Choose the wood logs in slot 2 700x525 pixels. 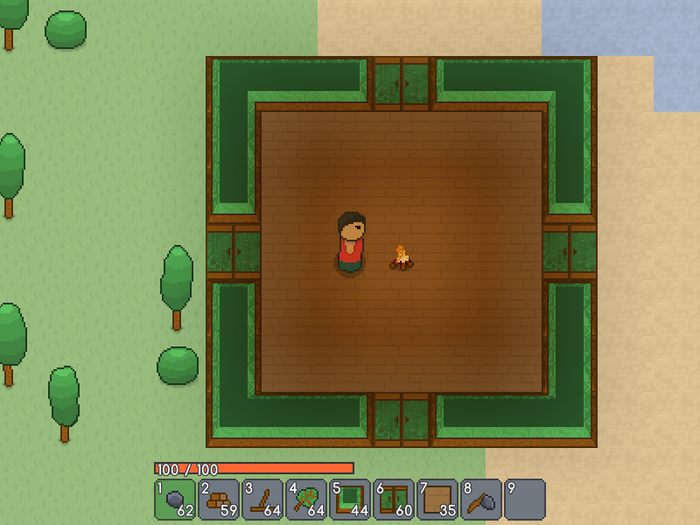pyautogui.click(x=219, y=498)
